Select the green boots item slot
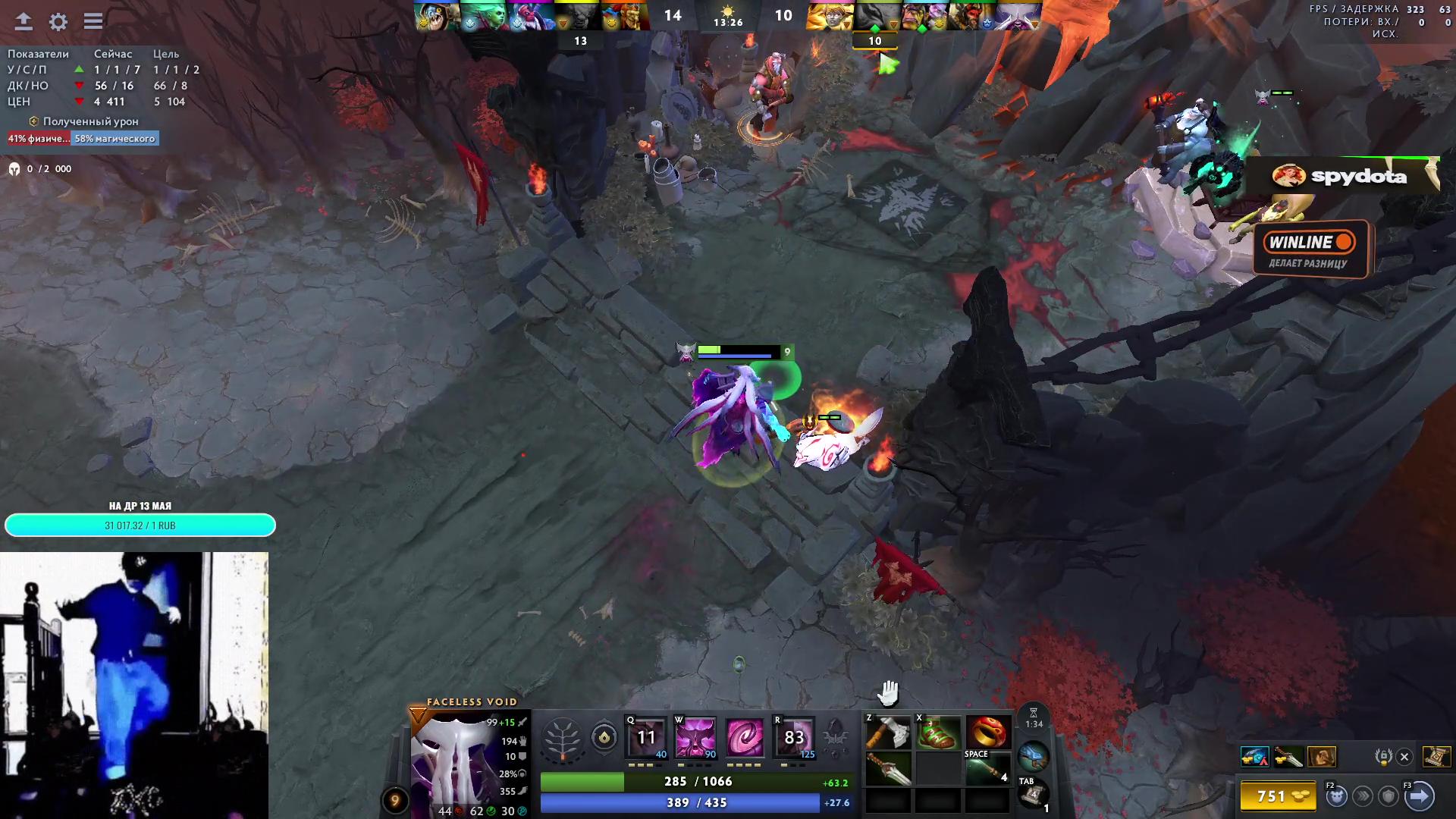The image size is (1456, 819). point(938,733)
